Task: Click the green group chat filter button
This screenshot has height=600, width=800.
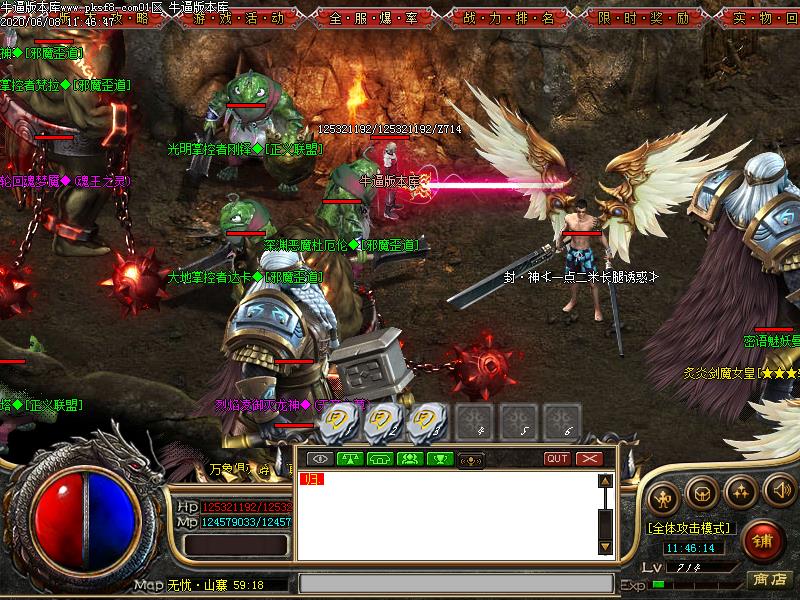Action: tap(410, 459)
